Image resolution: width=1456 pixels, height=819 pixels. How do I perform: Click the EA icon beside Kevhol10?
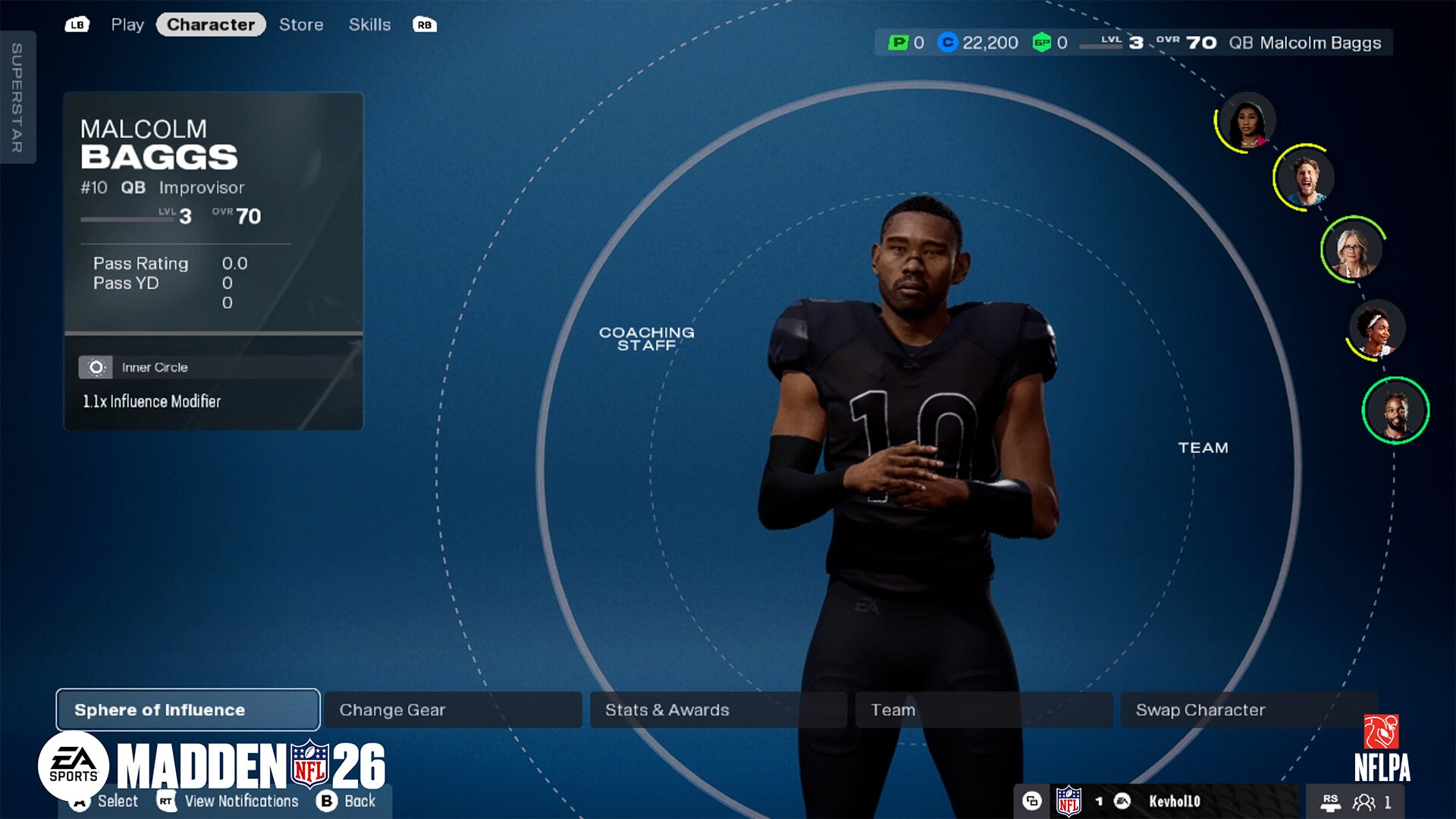1122,801
